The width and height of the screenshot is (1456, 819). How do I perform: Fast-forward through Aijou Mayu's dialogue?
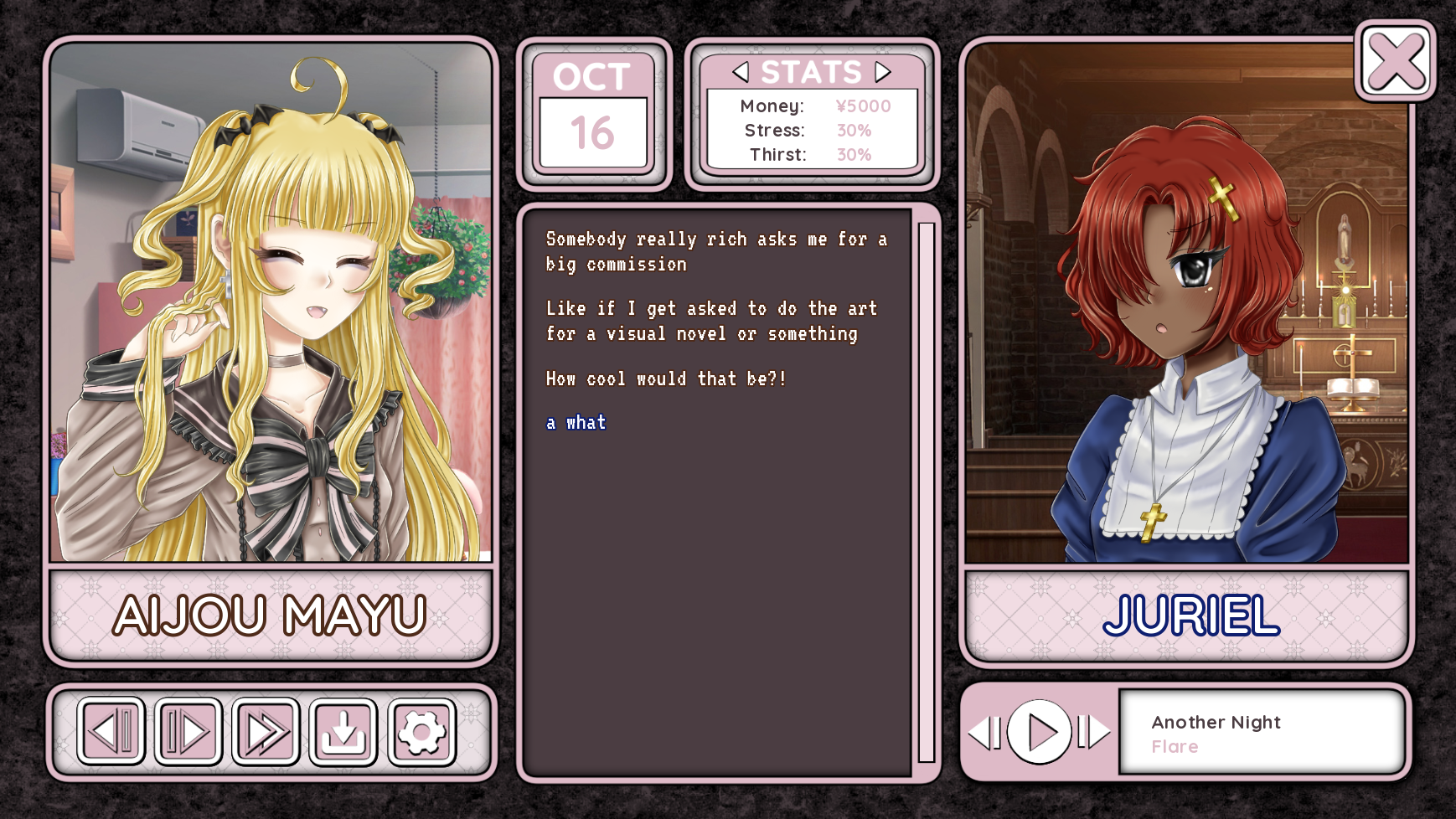point(265,732)
